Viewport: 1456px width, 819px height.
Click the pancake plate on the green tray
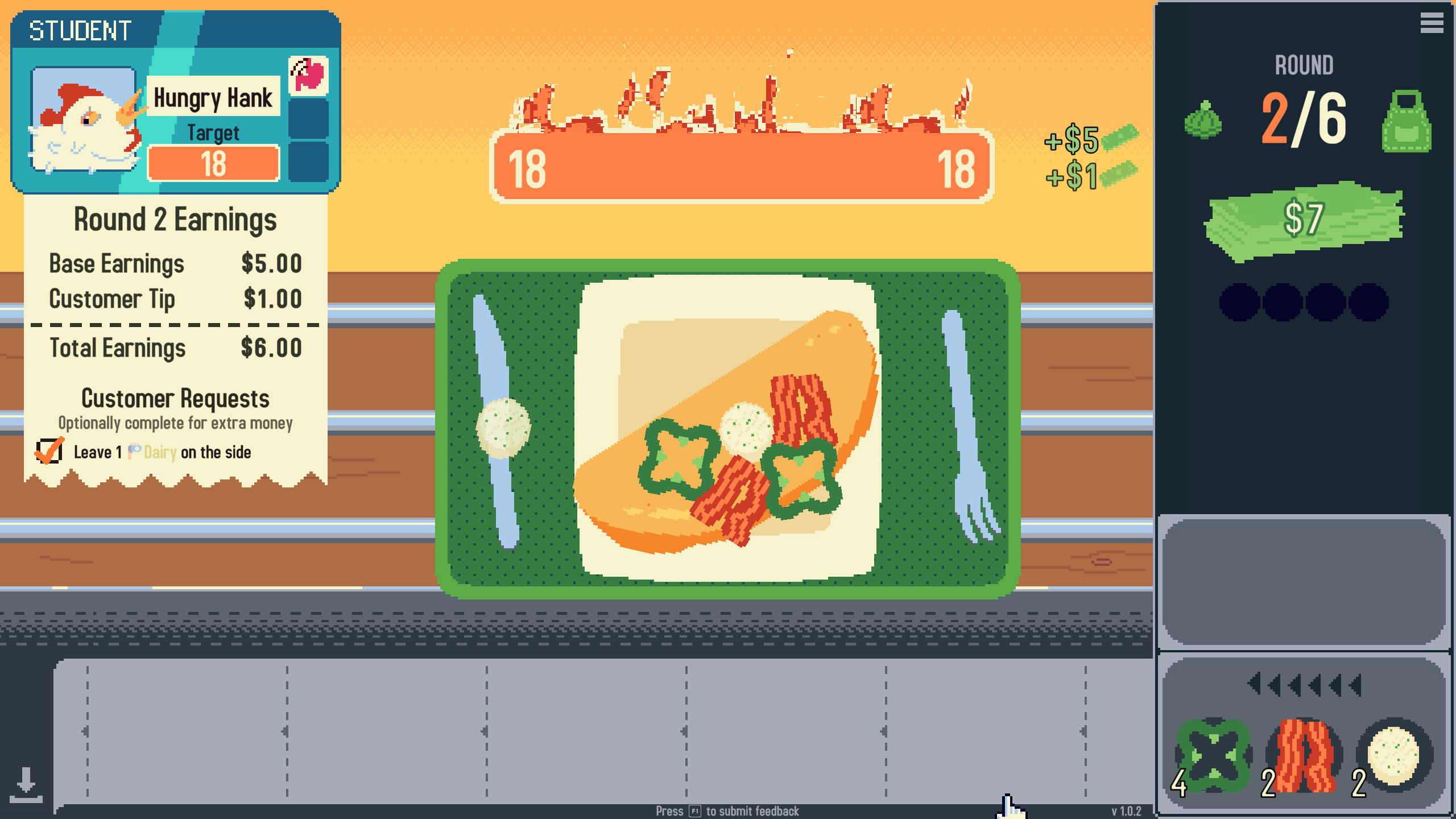[x=728, y=421]
